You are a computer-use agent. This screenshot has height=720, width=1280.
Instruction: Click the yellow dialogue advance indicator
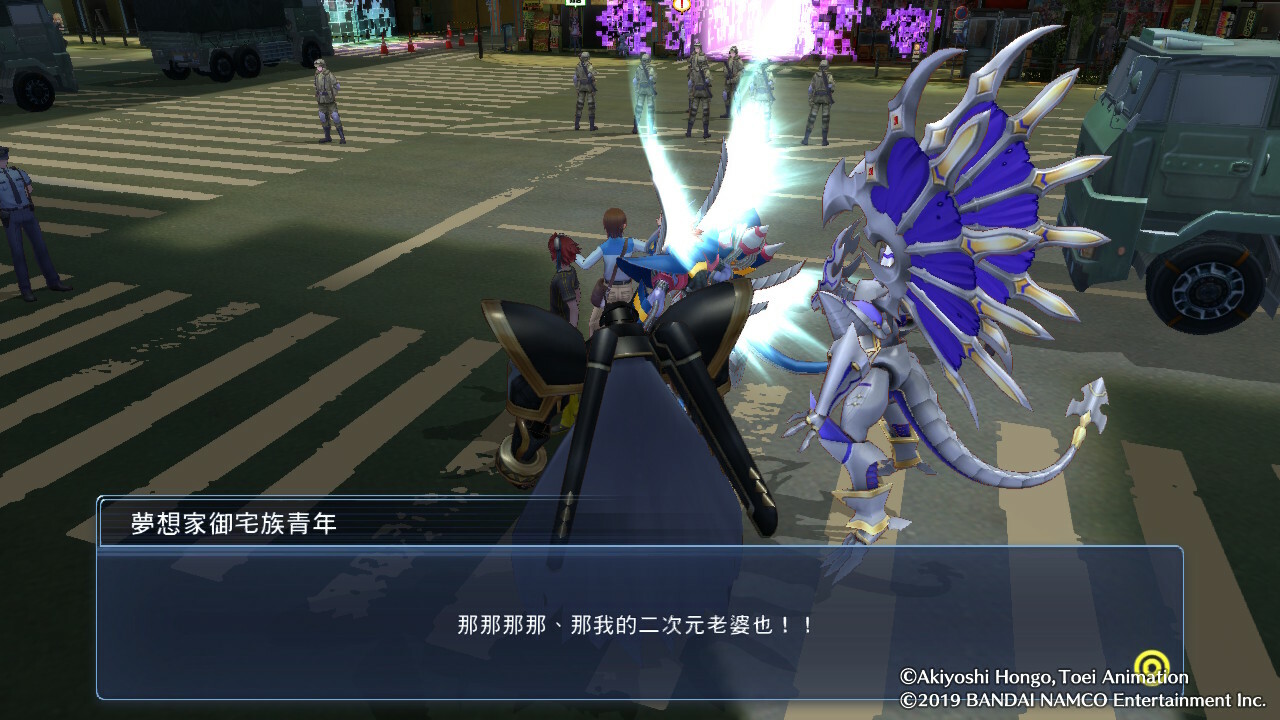[x=1154, y=666]
